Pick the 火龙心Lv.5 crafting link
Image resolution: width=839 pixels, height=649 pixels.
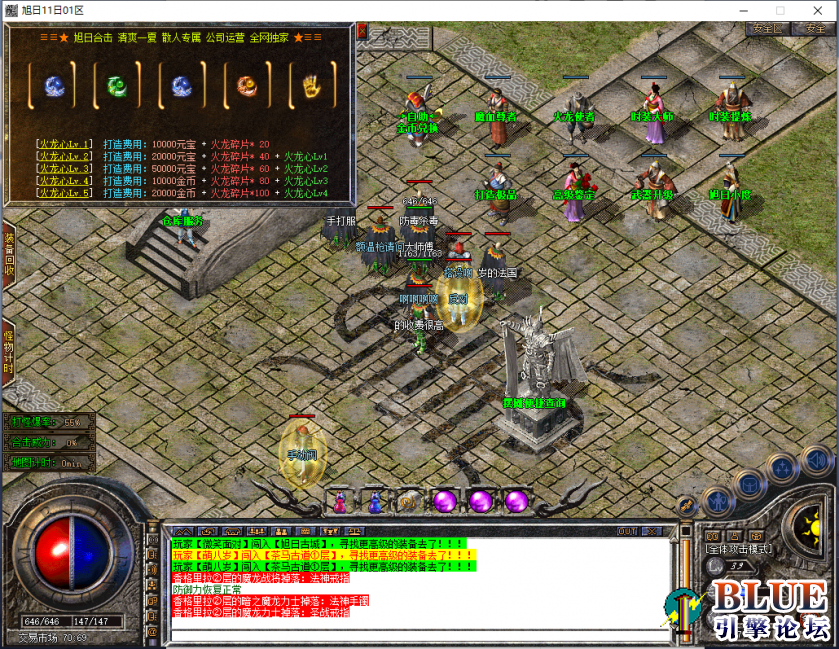point(64,192)
